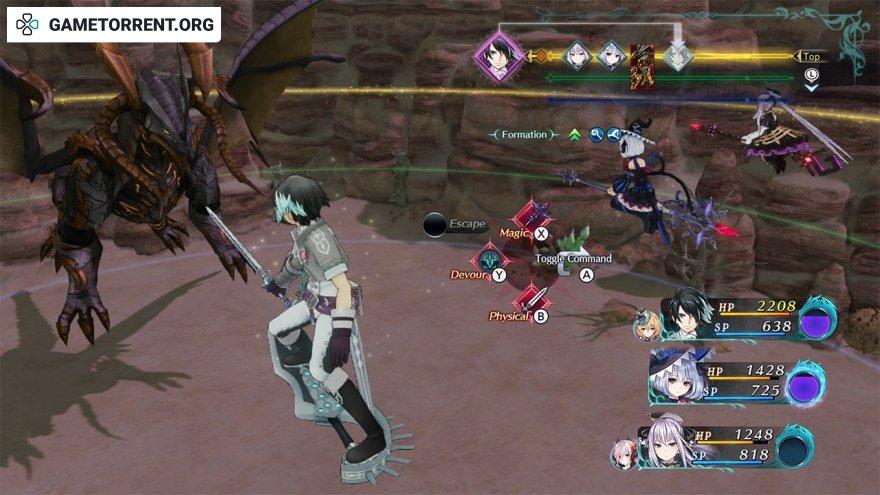Click the pink-haired fairy partner portrait
The width and height of the screenshot is (880, 495).
pyautogui.click(x=623, y=453)
